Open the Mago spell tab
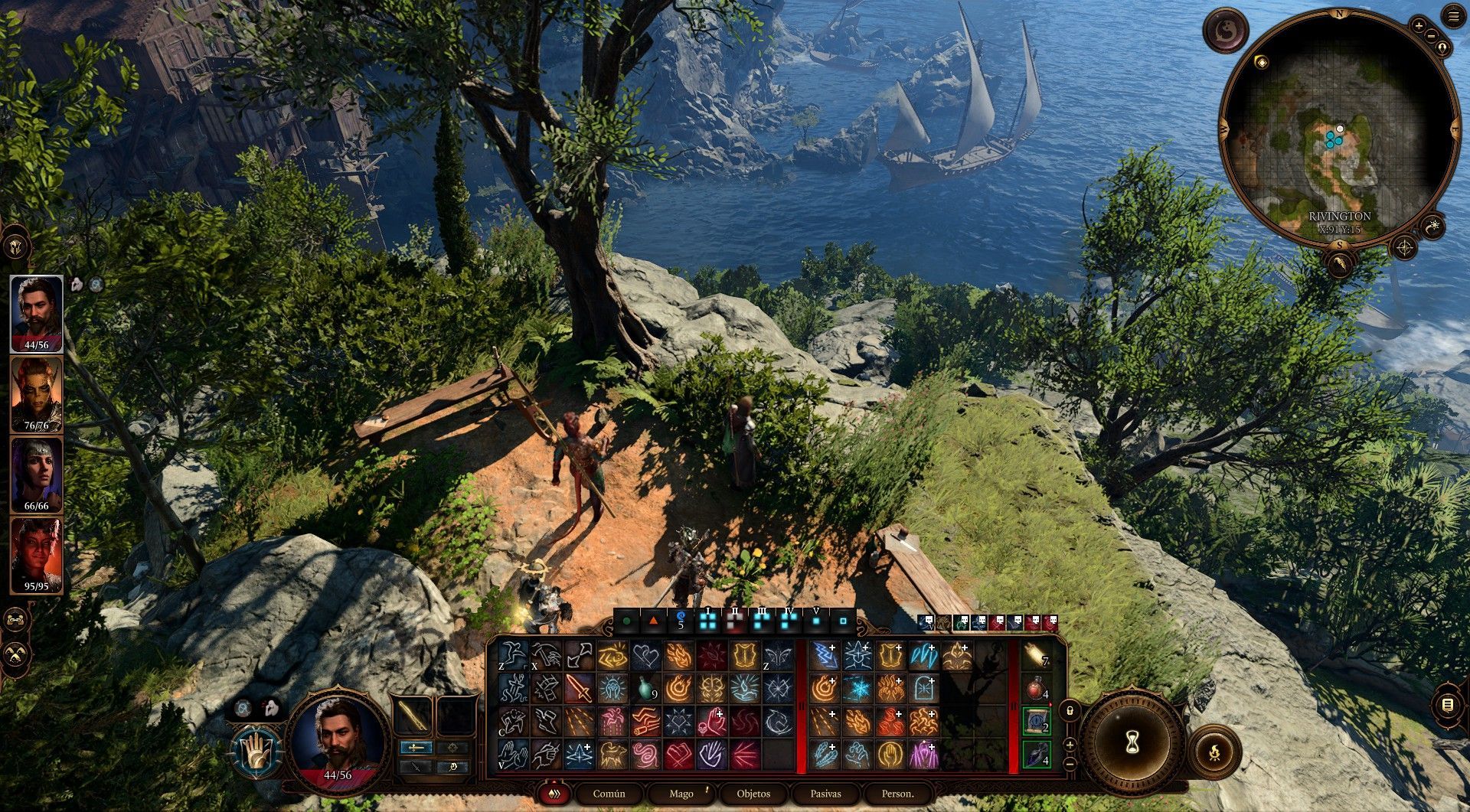1470x812 pixels. coord(681,794)
